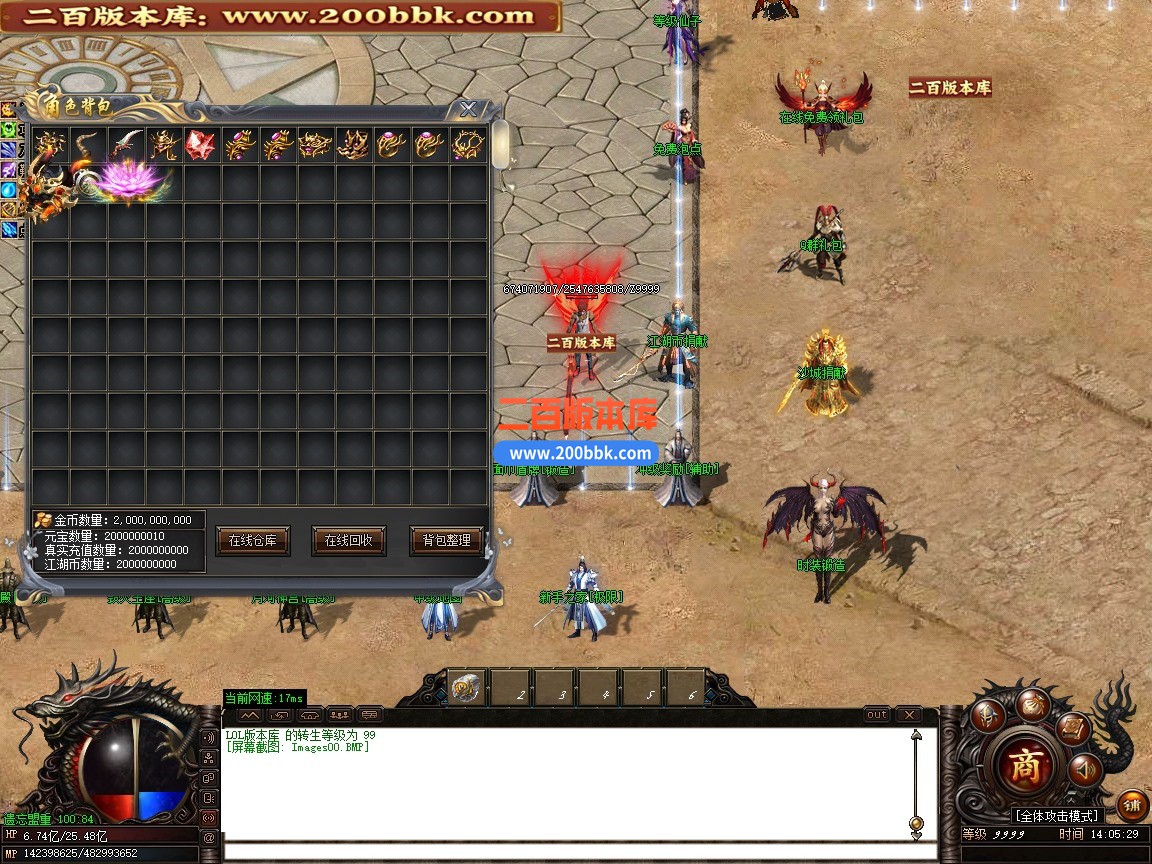Select the red crystal item in the bag
This screenshot has width=1152, height=864.
click(x=200, y=146)
